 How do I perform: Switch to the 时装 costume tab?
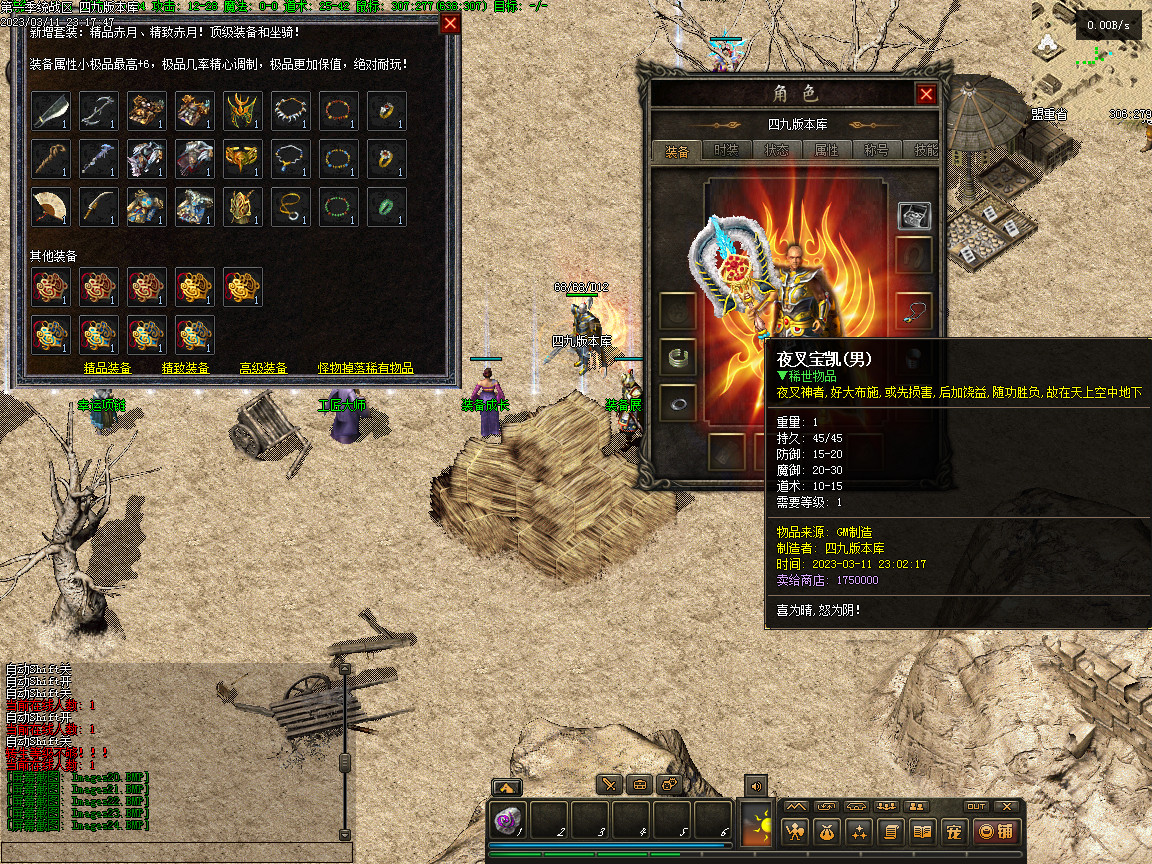click(x=726, y=151)
